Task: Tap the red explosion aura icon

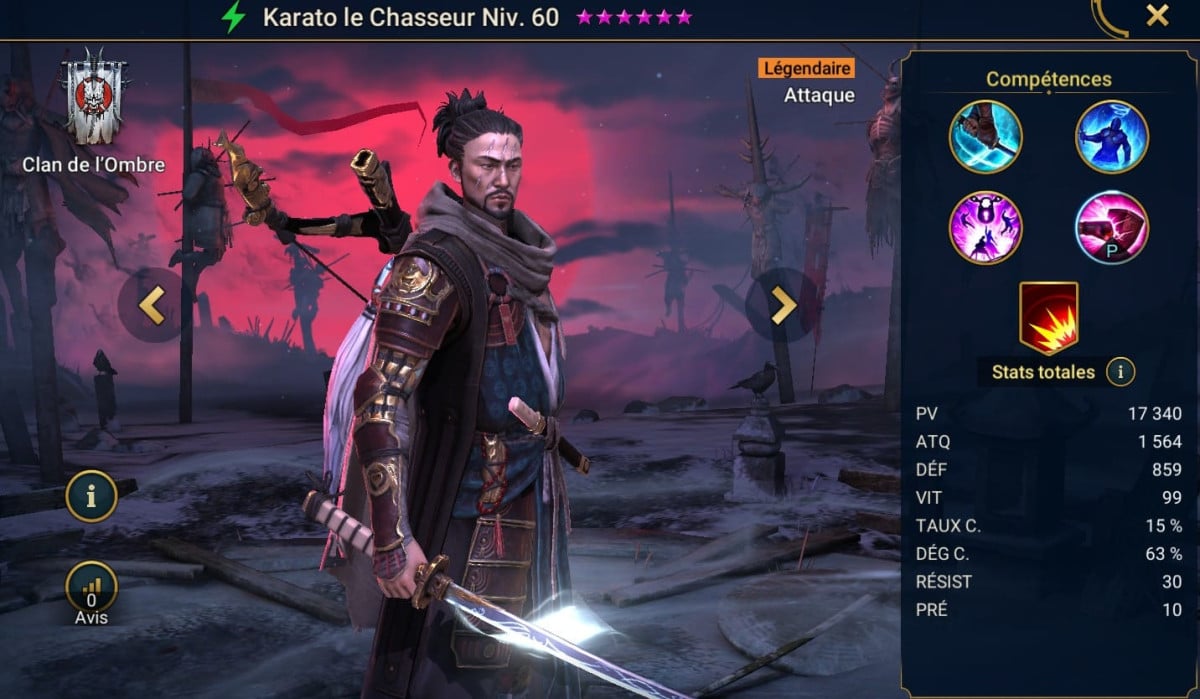Action: 1048,318
